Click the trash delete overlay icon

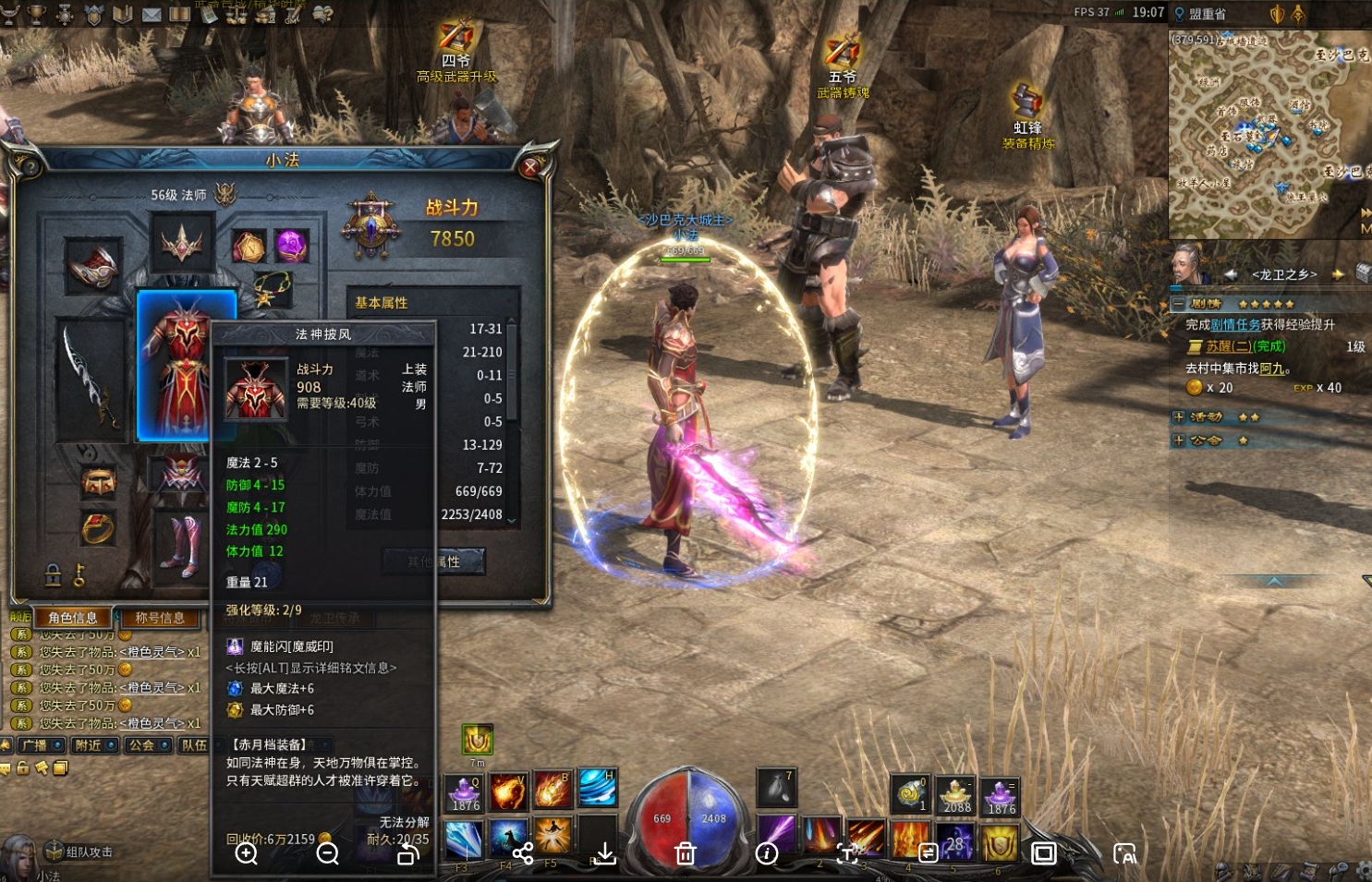pyautogui.click(x=686, y=853)
